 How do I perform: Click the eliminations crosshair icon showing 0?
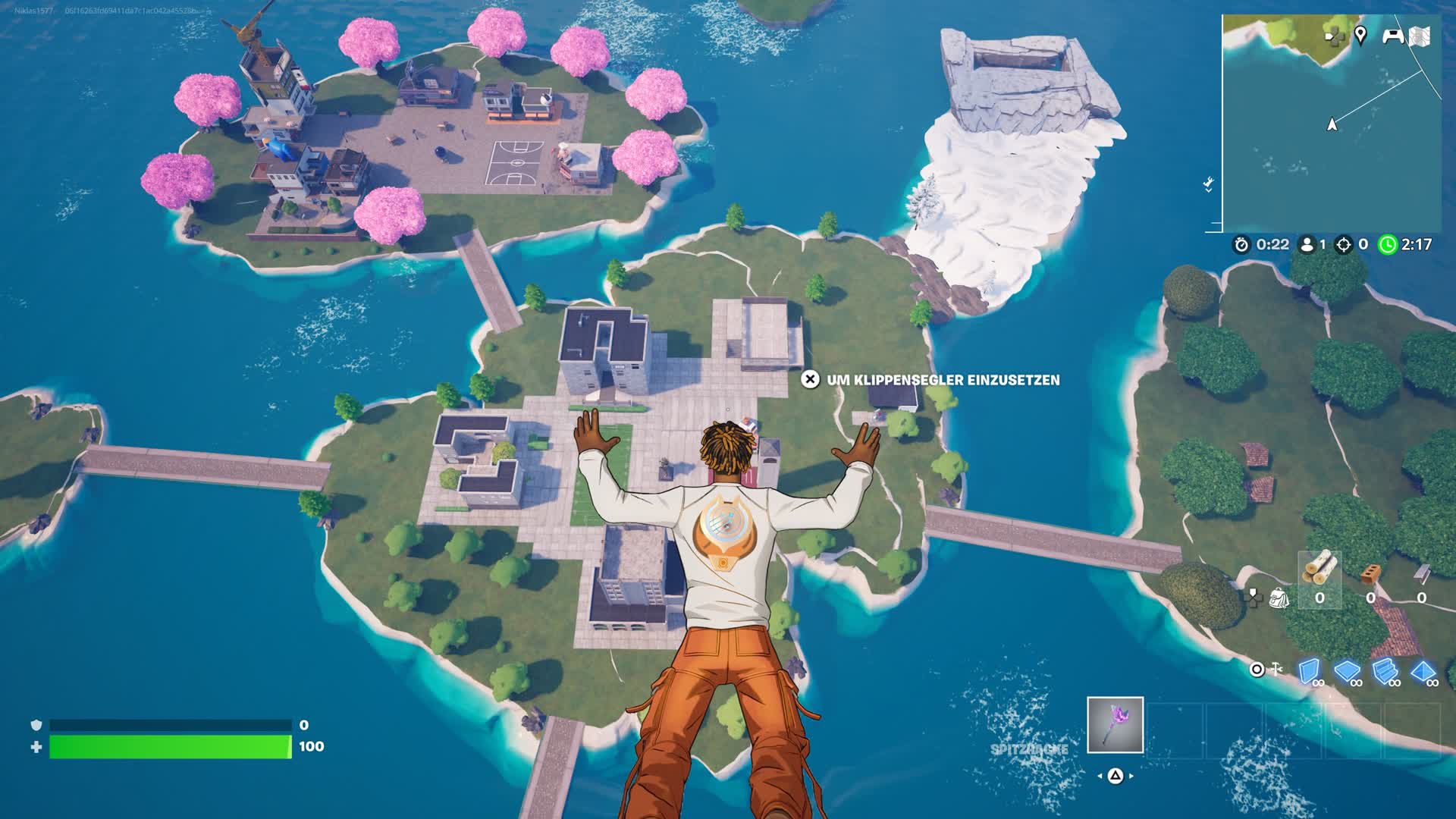pos(1343,244)
